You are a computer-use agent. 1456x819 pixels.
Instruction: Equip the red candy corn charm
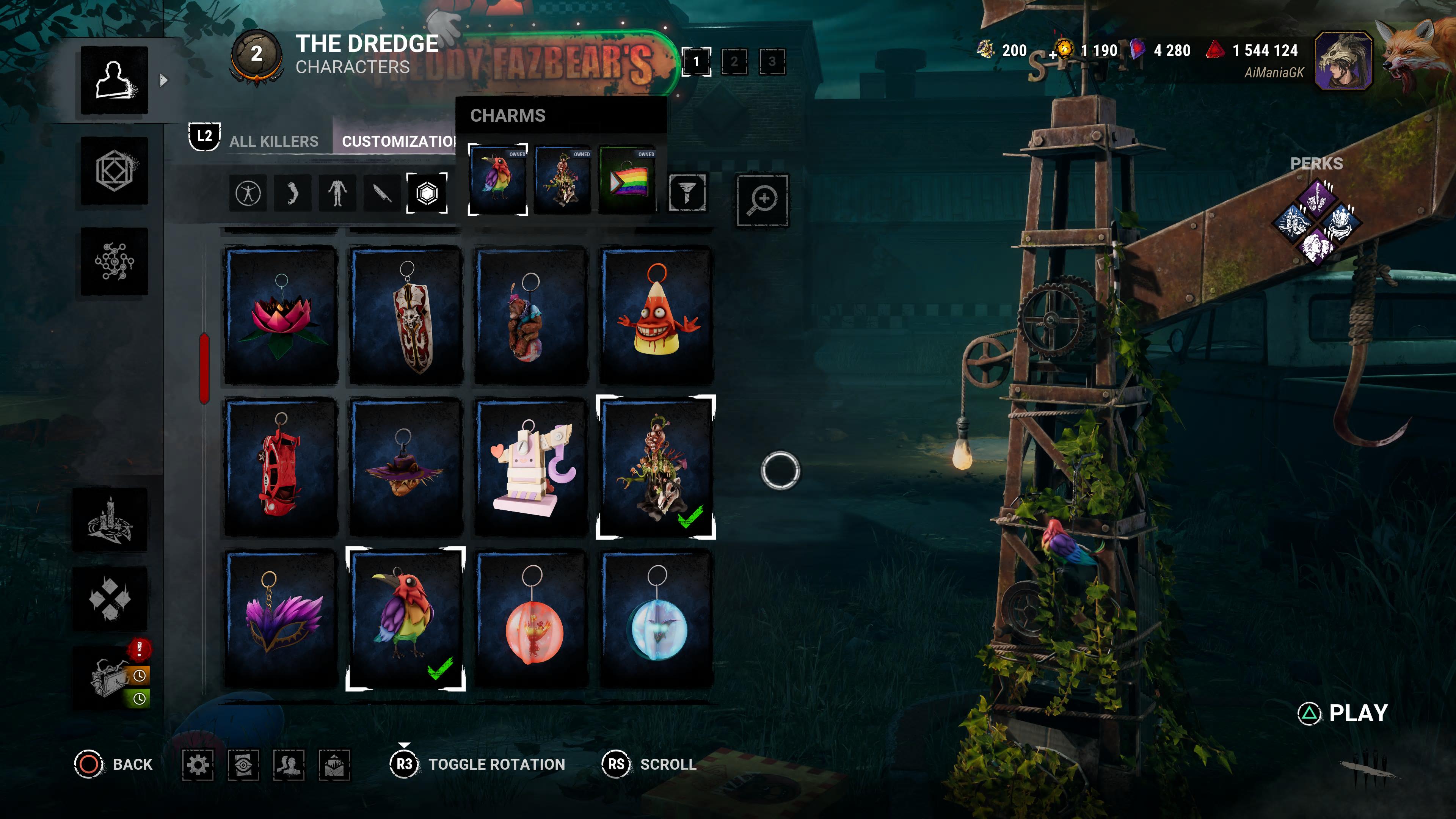point(656,317)
